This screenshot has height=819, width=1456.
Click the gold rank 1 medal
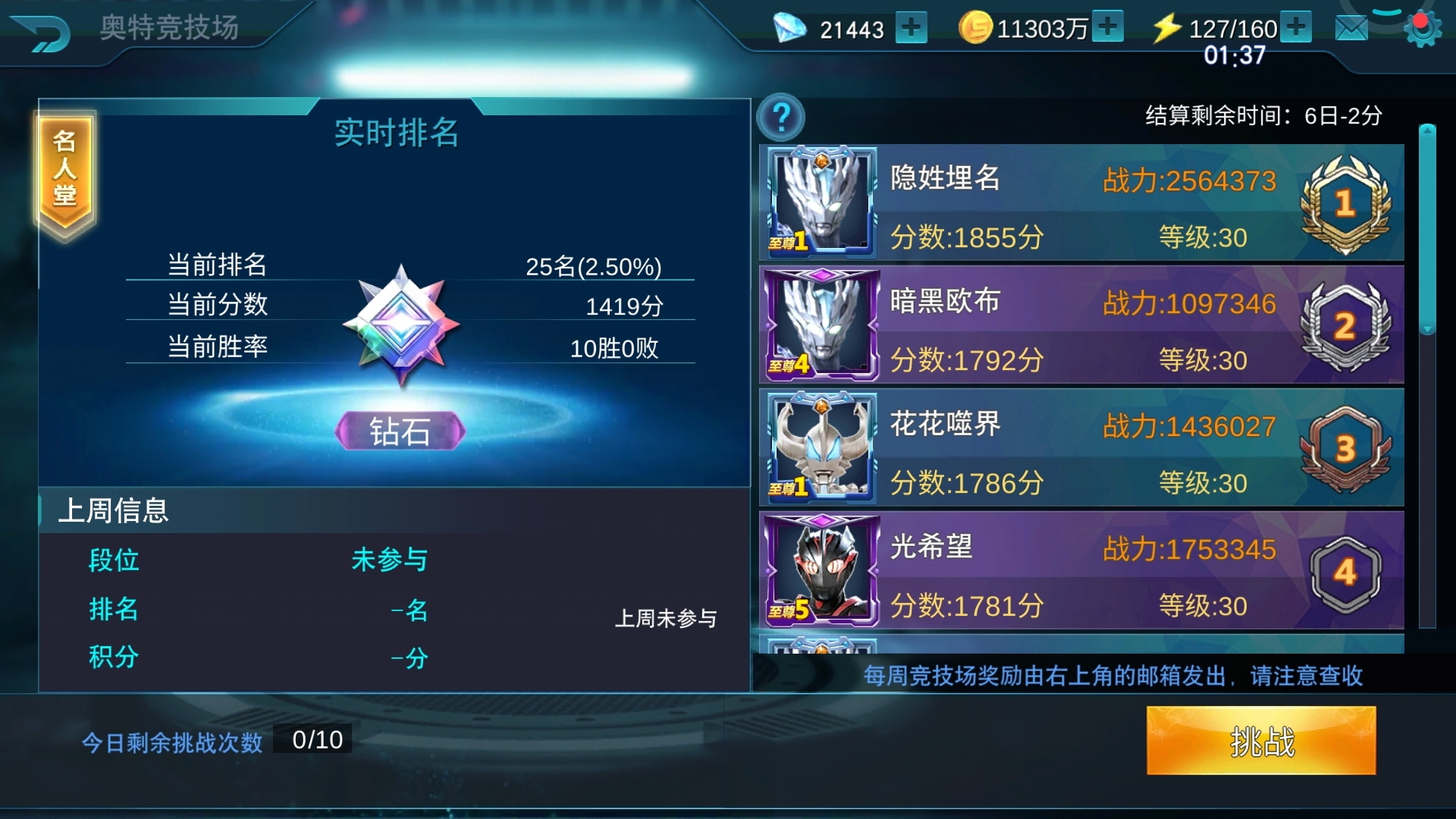[1346, 201]
